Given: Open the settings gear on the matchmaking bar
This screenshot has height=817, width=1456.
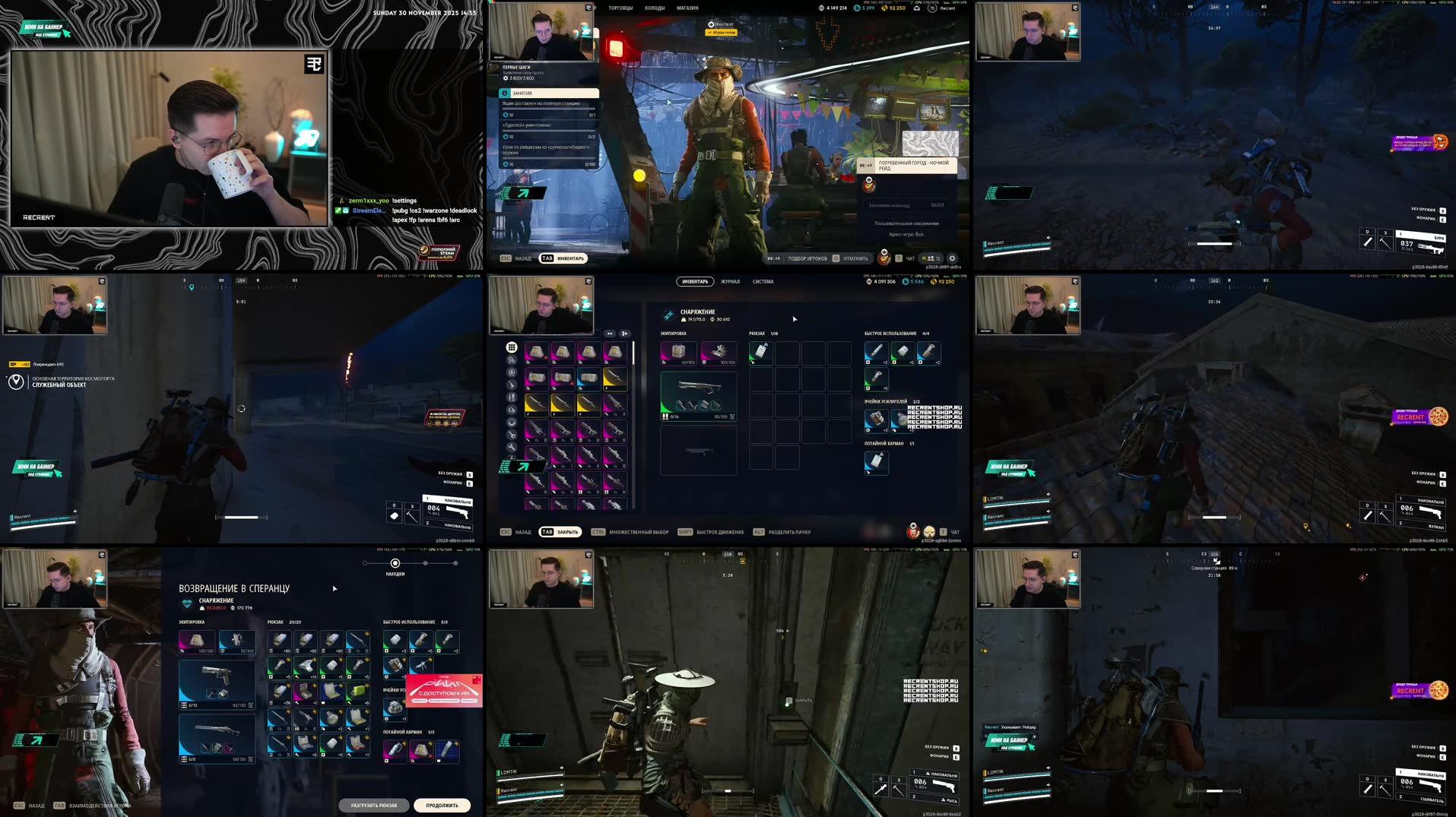Looking at the screenshot, I should (953, 258).
